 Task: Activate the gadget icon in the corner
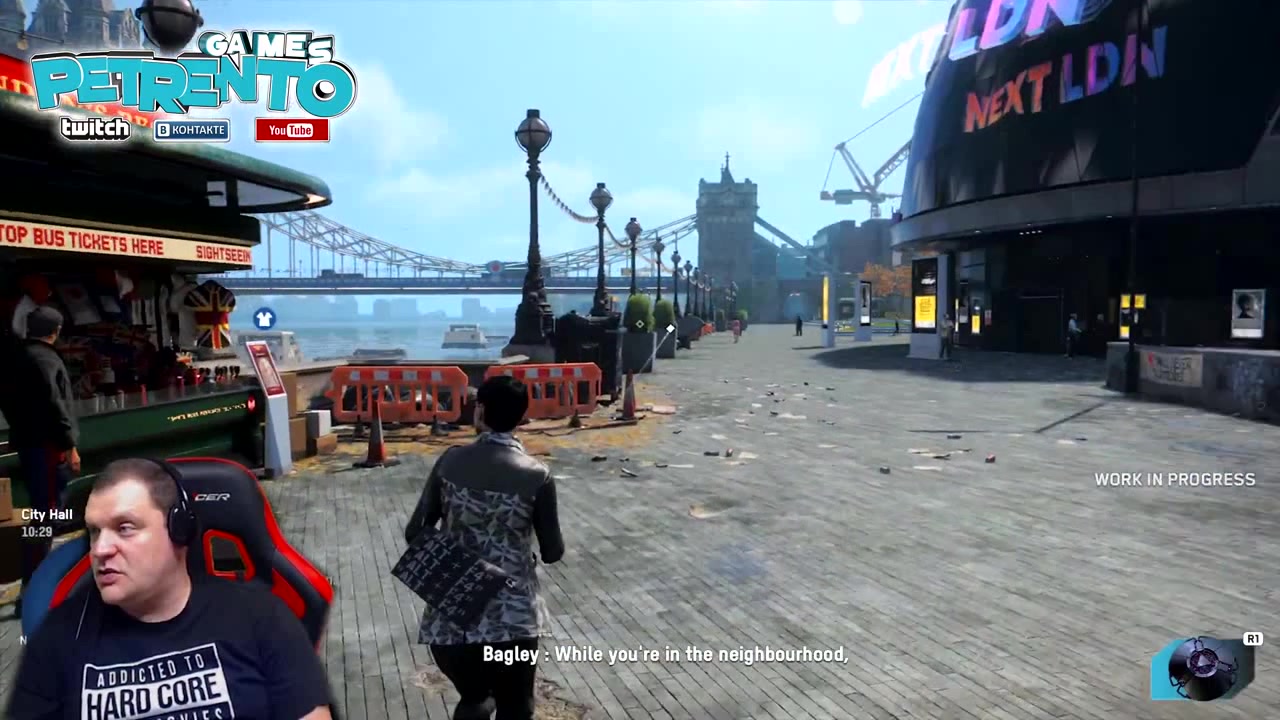pyautogui.click(x=1202, y=667)
